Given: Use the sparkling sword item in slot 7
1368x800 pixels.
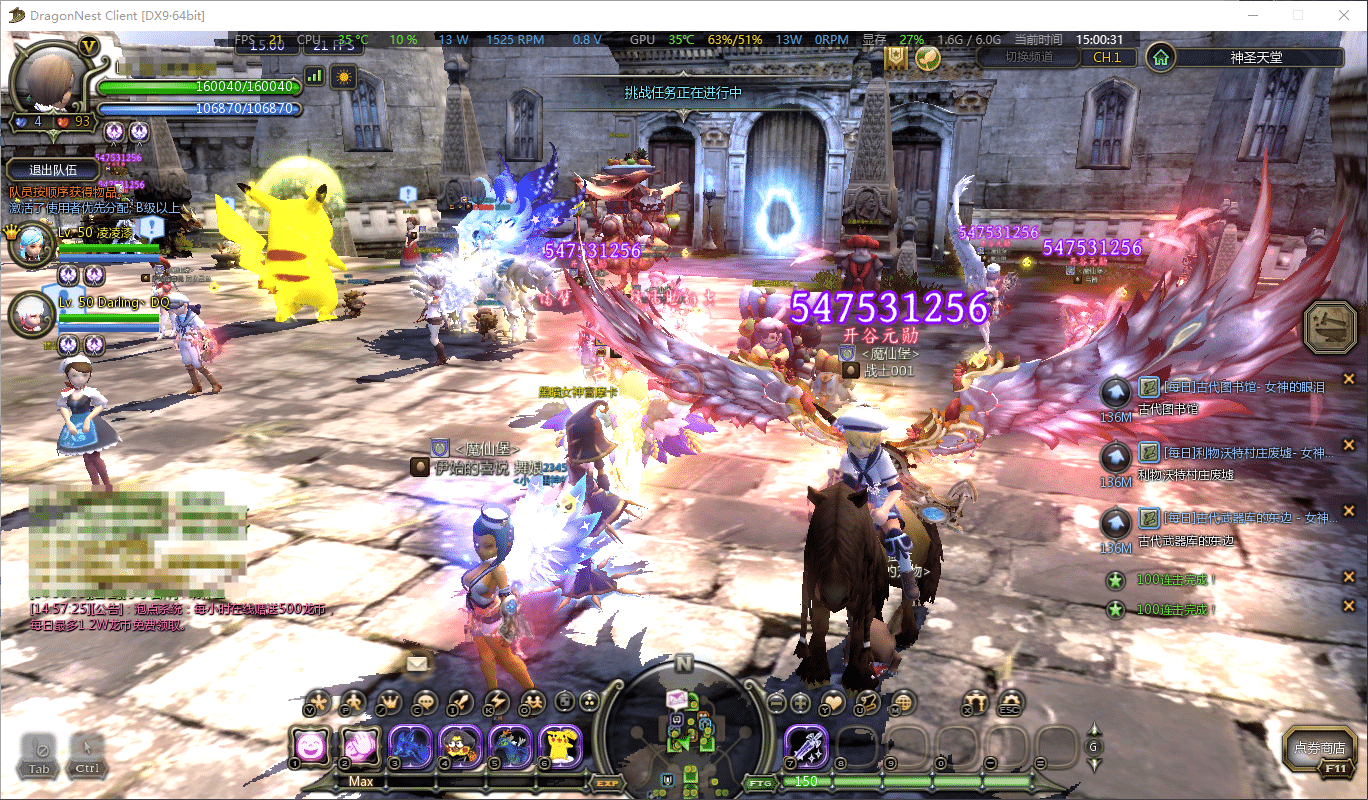Looking at the screenshot, I should pyautogui.click(x=805, y=746).
